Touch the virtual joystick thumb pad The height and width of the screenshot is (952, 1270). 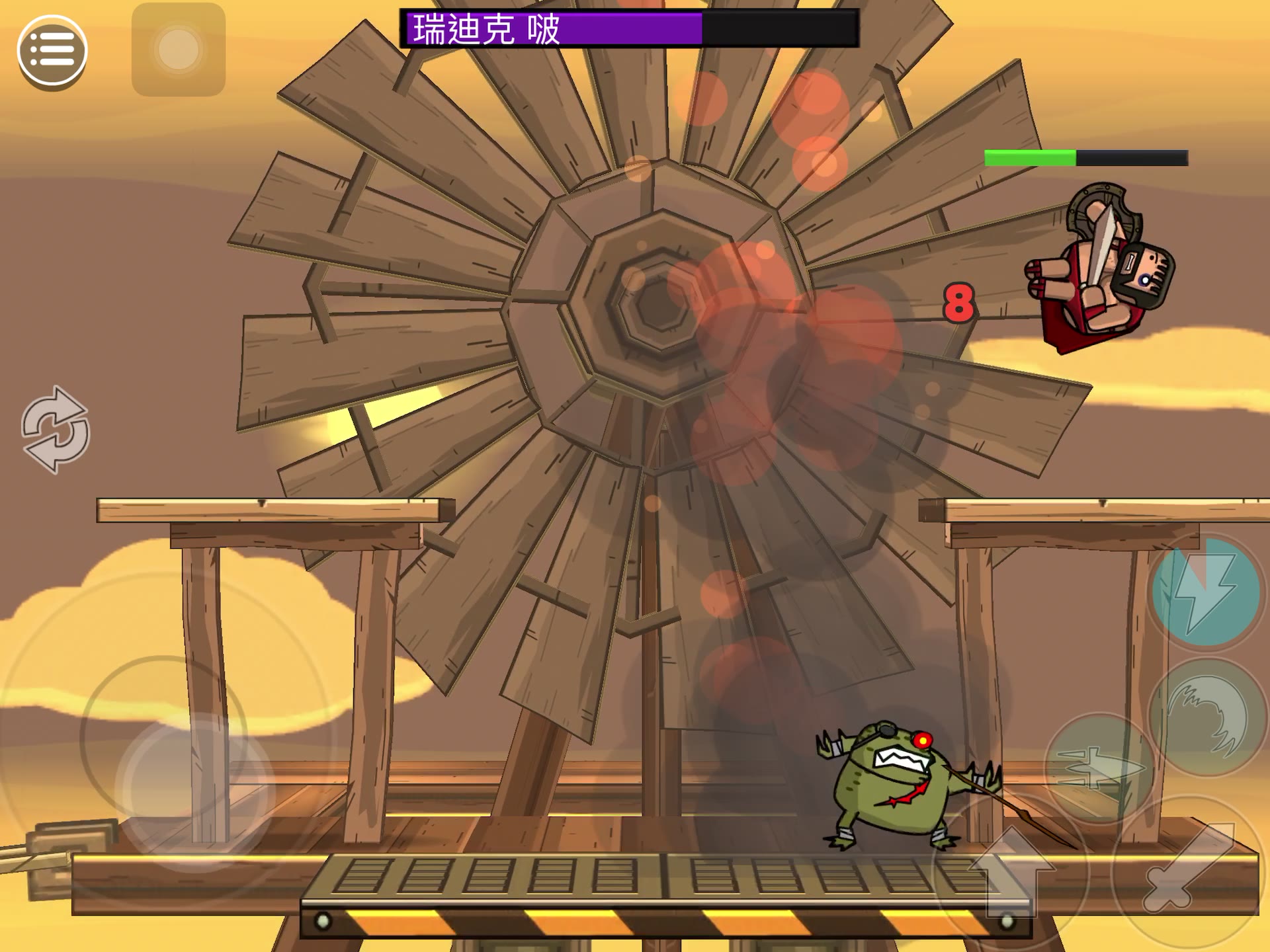(195, 791)
